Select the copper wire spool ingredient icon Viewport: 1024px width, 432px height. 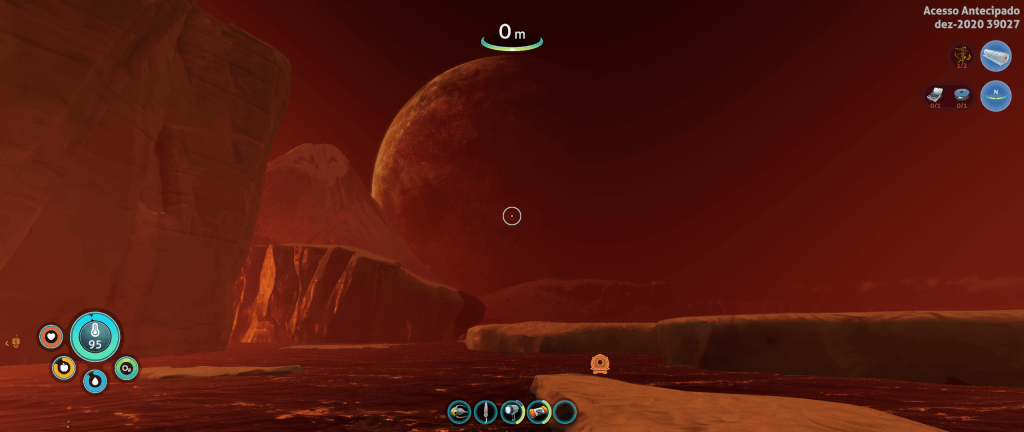point(961,96)
